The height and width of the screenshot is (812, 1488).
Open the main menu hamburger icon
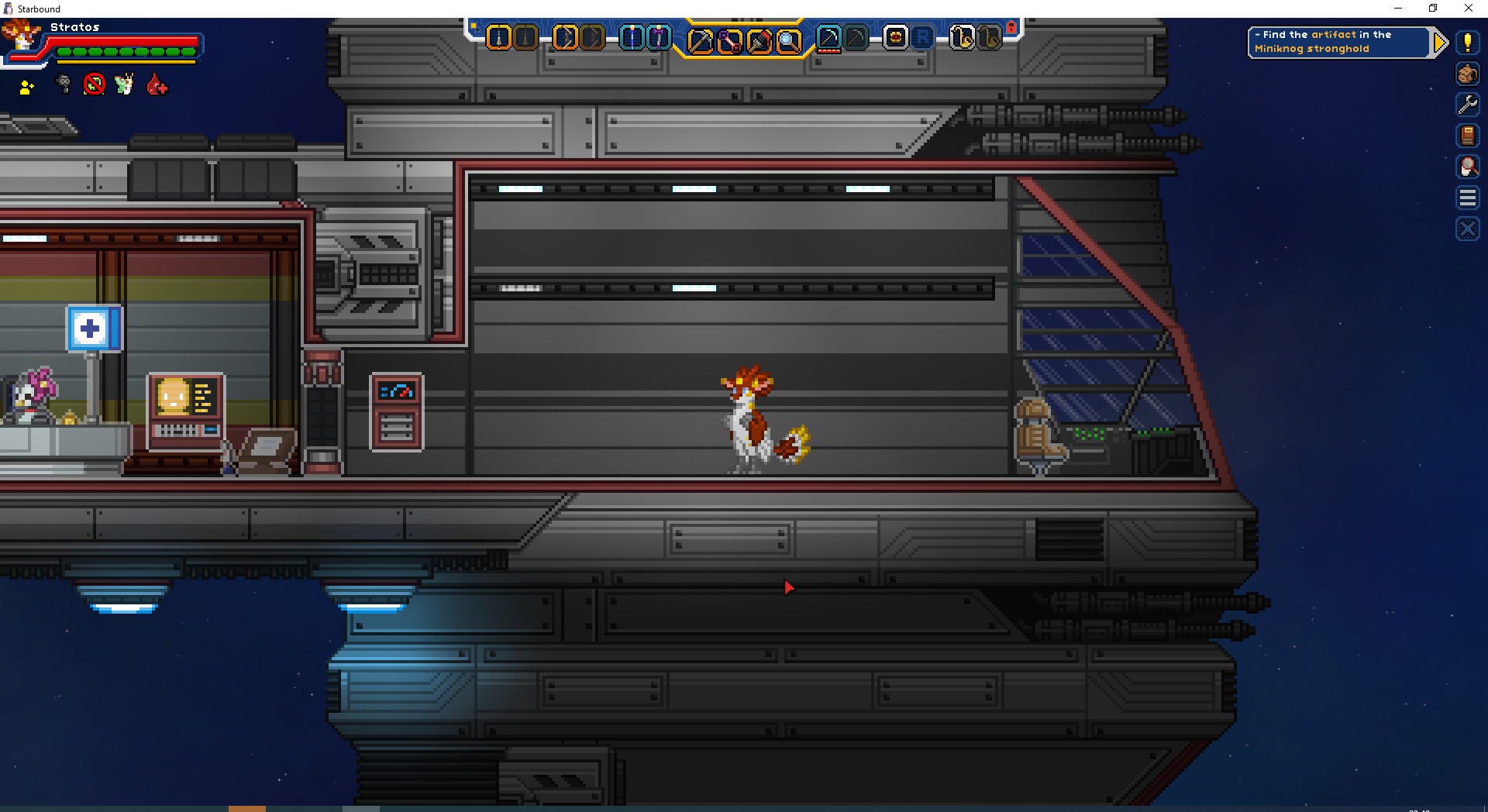click(x=1467, y=198)
